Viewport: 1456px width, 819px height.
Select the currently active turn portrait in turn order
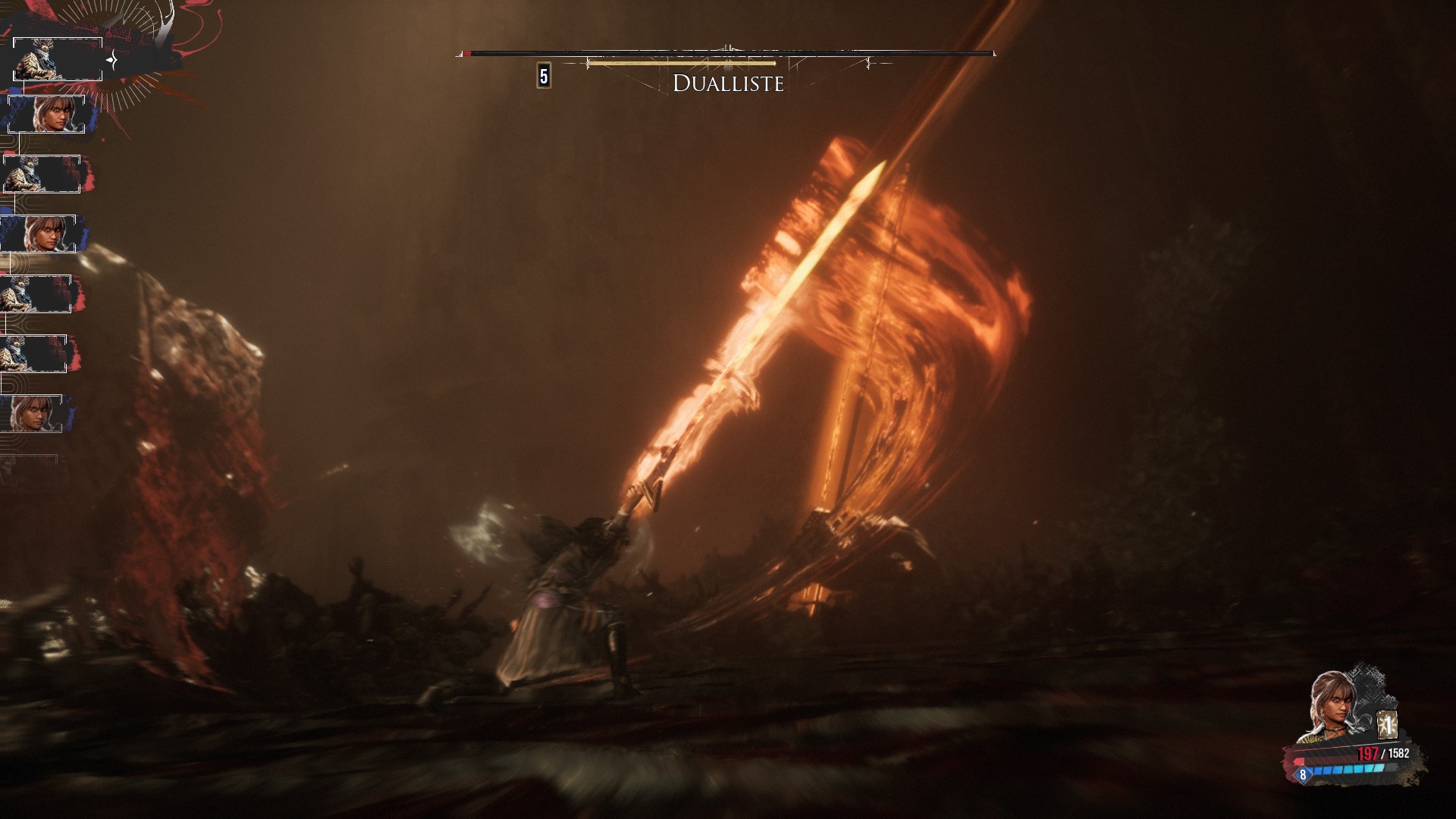[58, 59]
